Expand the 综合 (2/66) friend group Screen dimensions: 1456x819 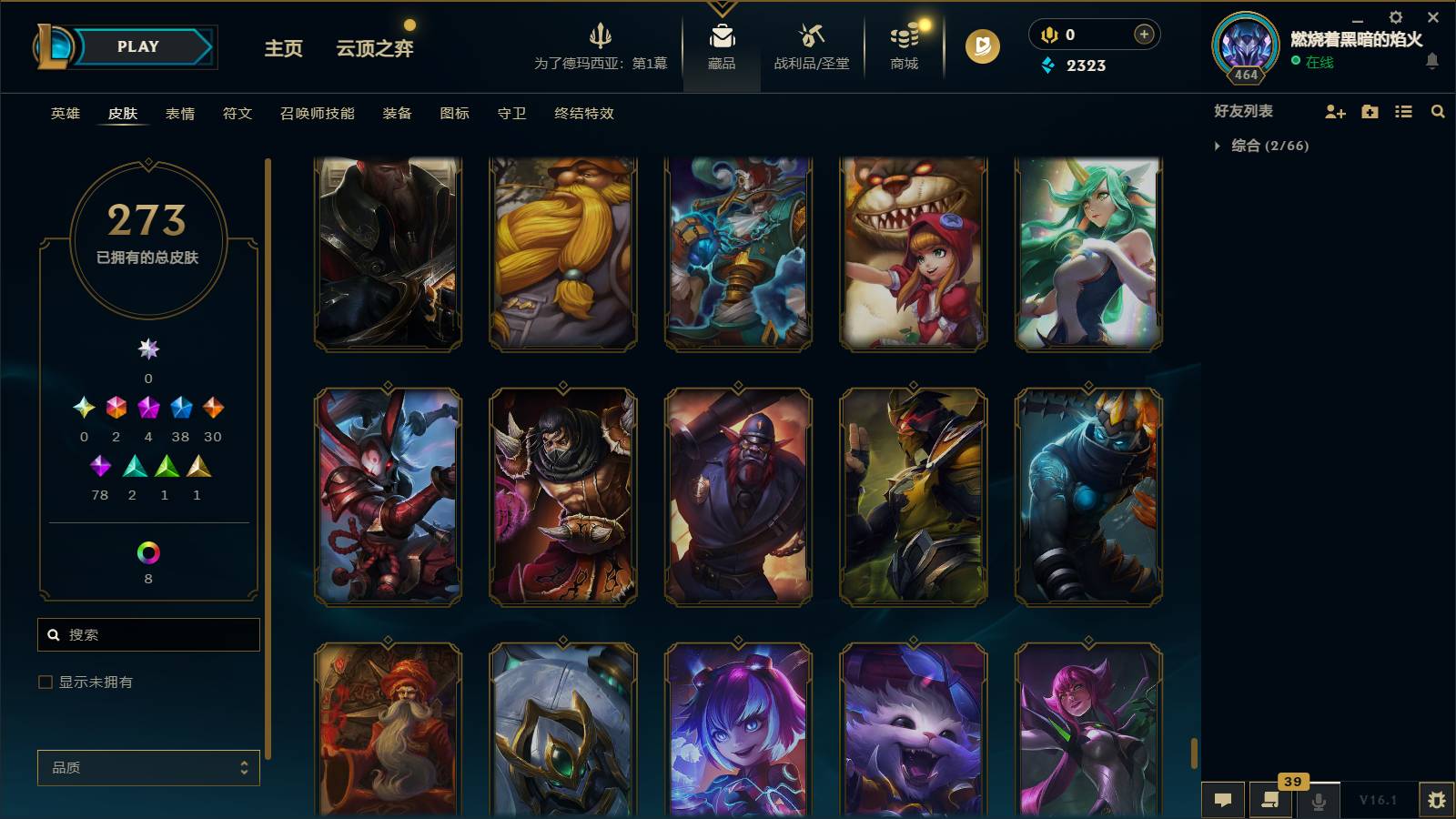[x=1217, y=144]
